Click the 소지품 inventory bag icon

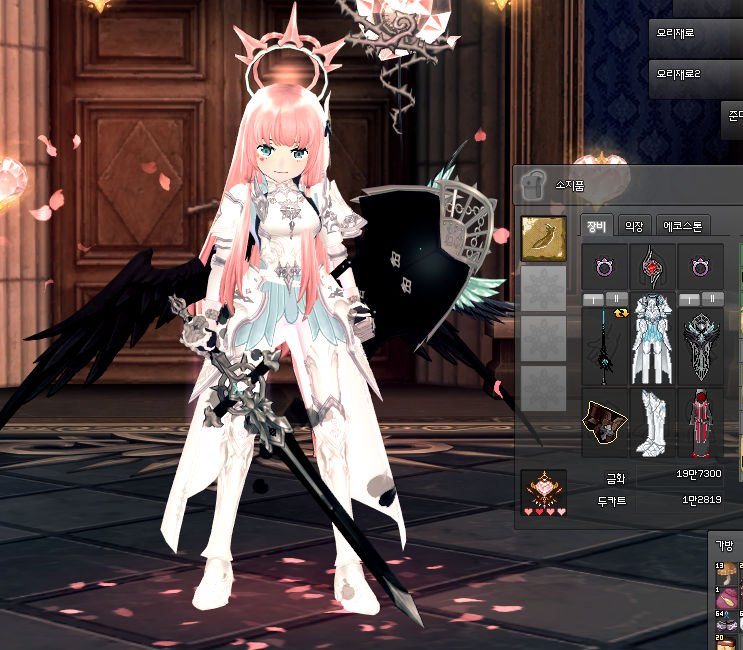tap(533, 184)
